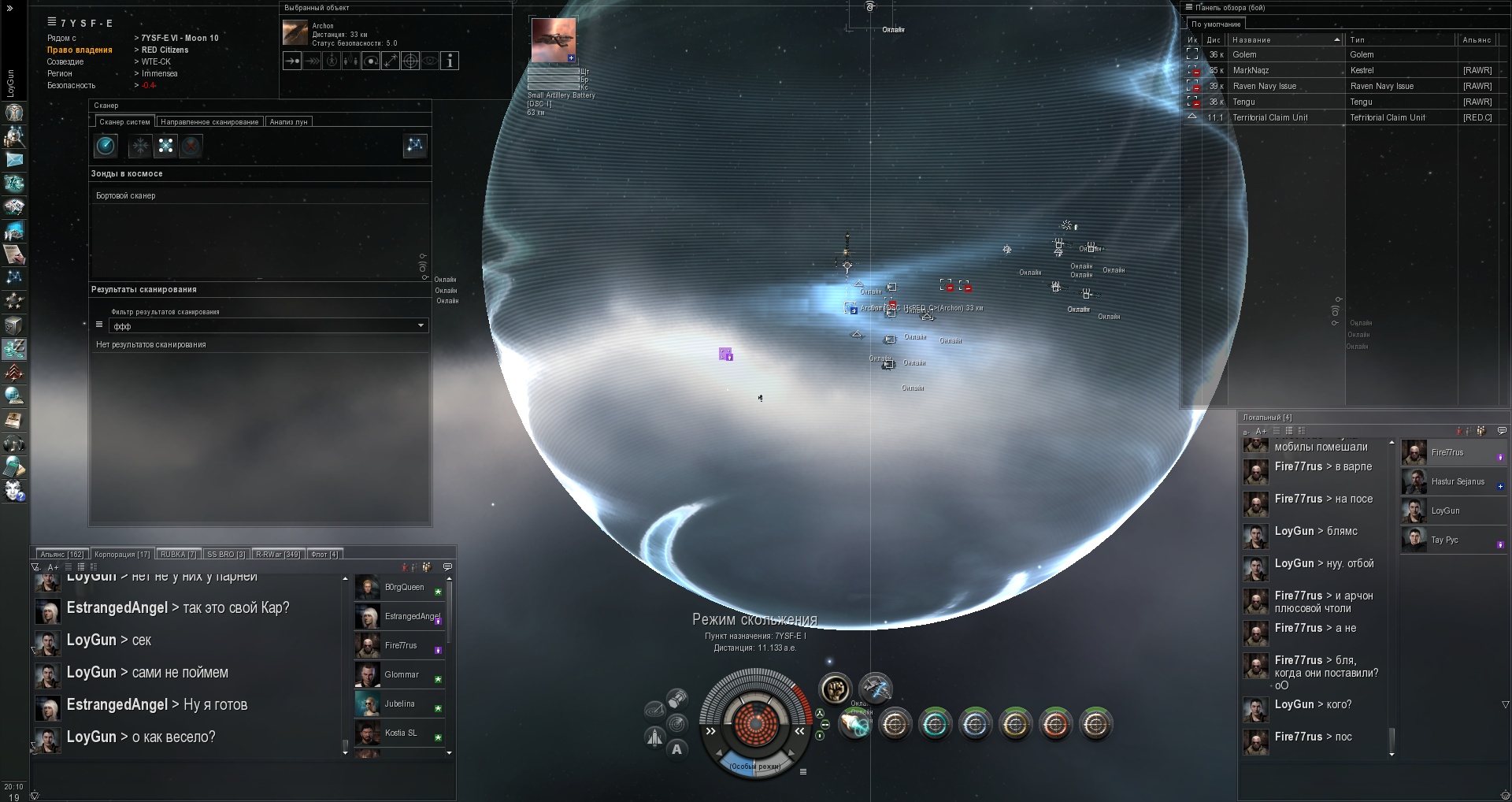Expand the sidebar with the double arrow
Screen dimensions: 1512x802
[x=10, y=9]
